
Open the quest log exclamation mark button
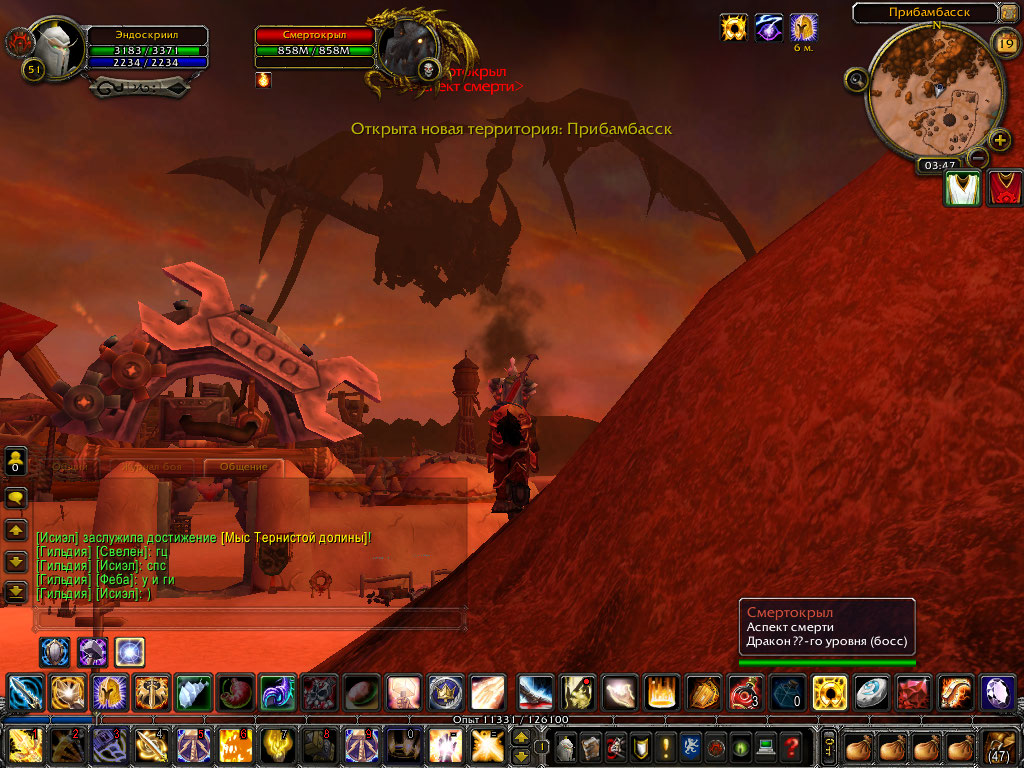coord(664,746)
